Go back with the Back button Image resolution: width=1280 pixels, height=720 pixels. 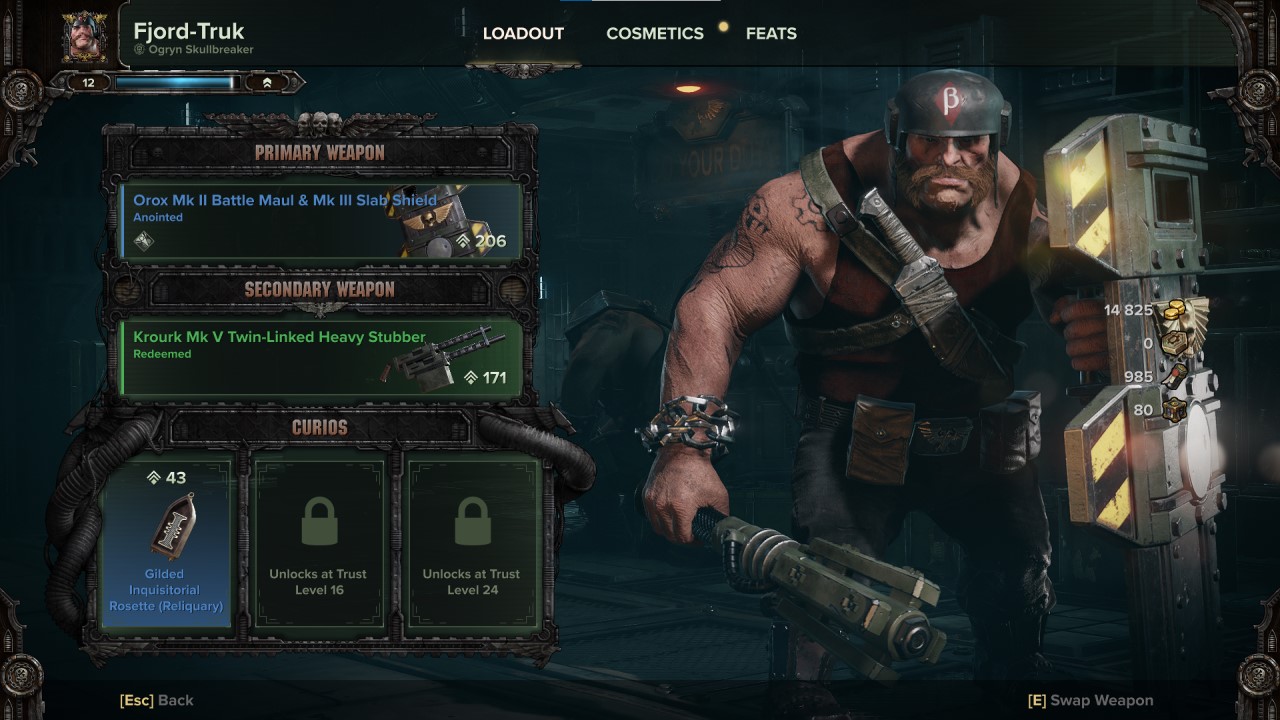(x=157, y=700)
